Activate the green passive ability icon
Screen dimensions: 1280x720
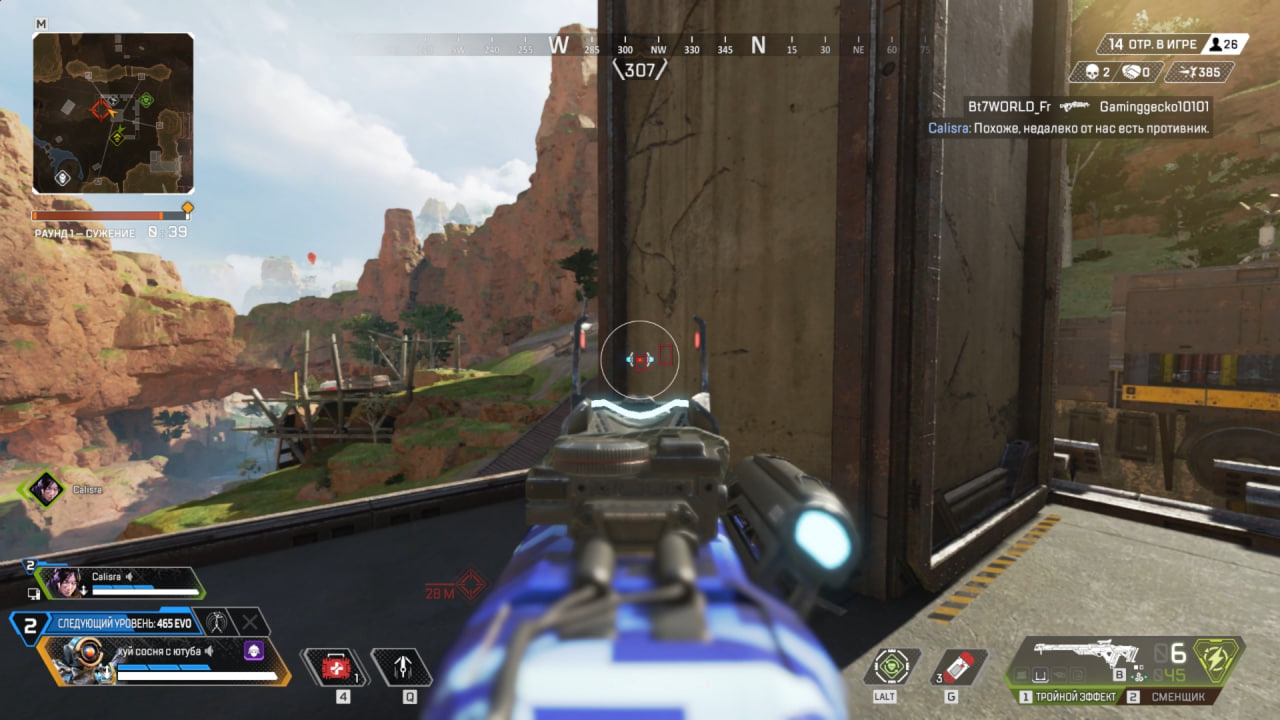pyautogui.click(x=891, y=667)
